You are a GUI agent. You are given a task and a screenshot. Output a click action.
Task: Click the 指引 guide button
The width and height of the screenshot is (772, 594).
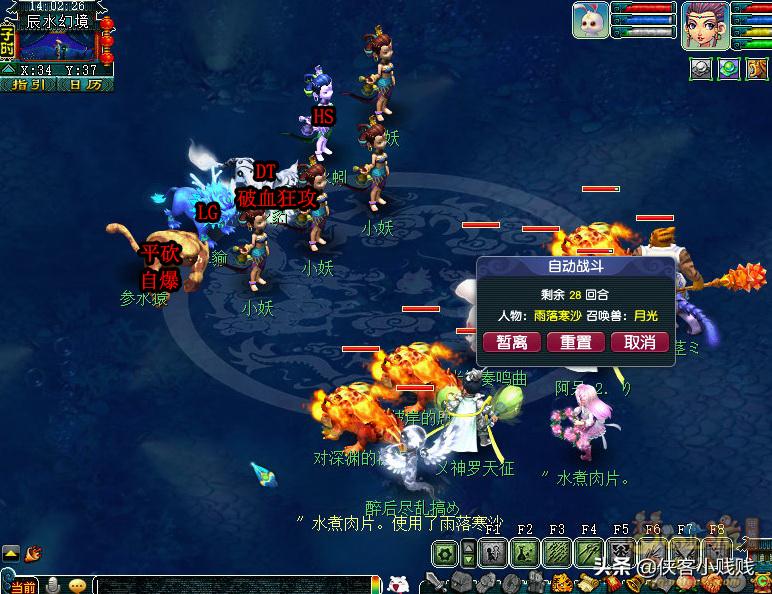(x=28, y=85)
